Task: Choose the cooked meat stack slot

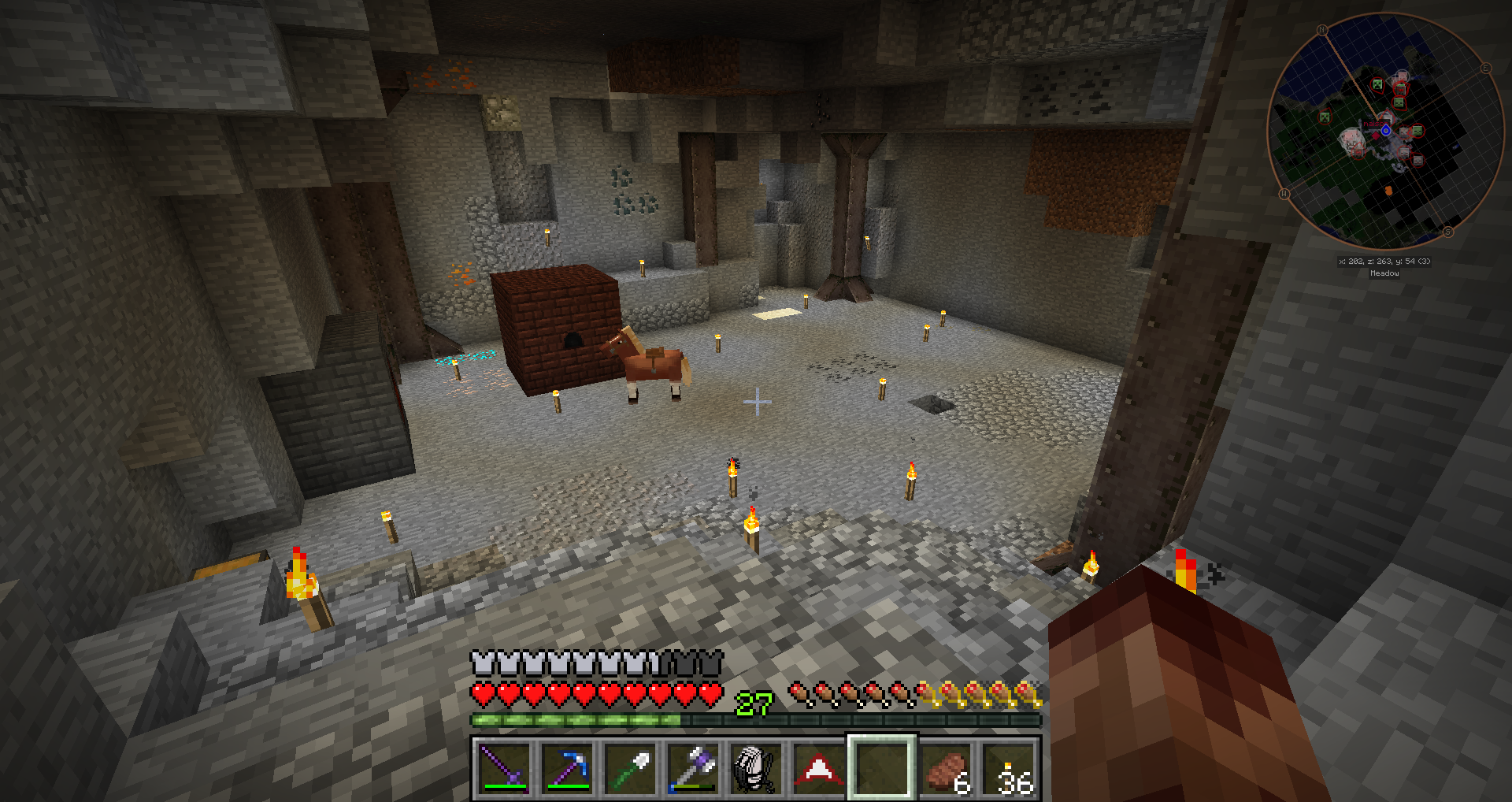Action: (x=945, y=767)
